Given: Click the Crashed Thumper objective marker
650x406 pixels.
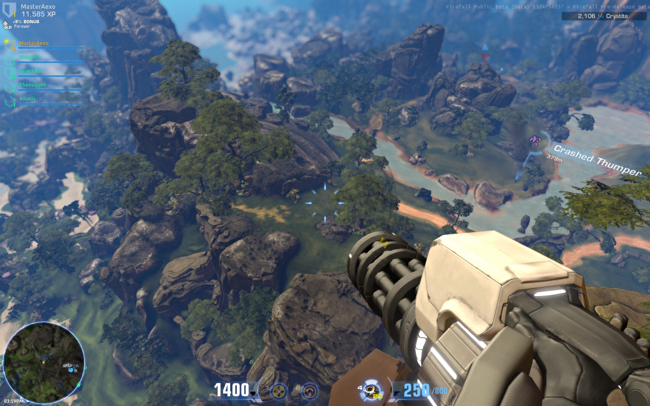Looking at the screenshot, I should pos(536,141).
